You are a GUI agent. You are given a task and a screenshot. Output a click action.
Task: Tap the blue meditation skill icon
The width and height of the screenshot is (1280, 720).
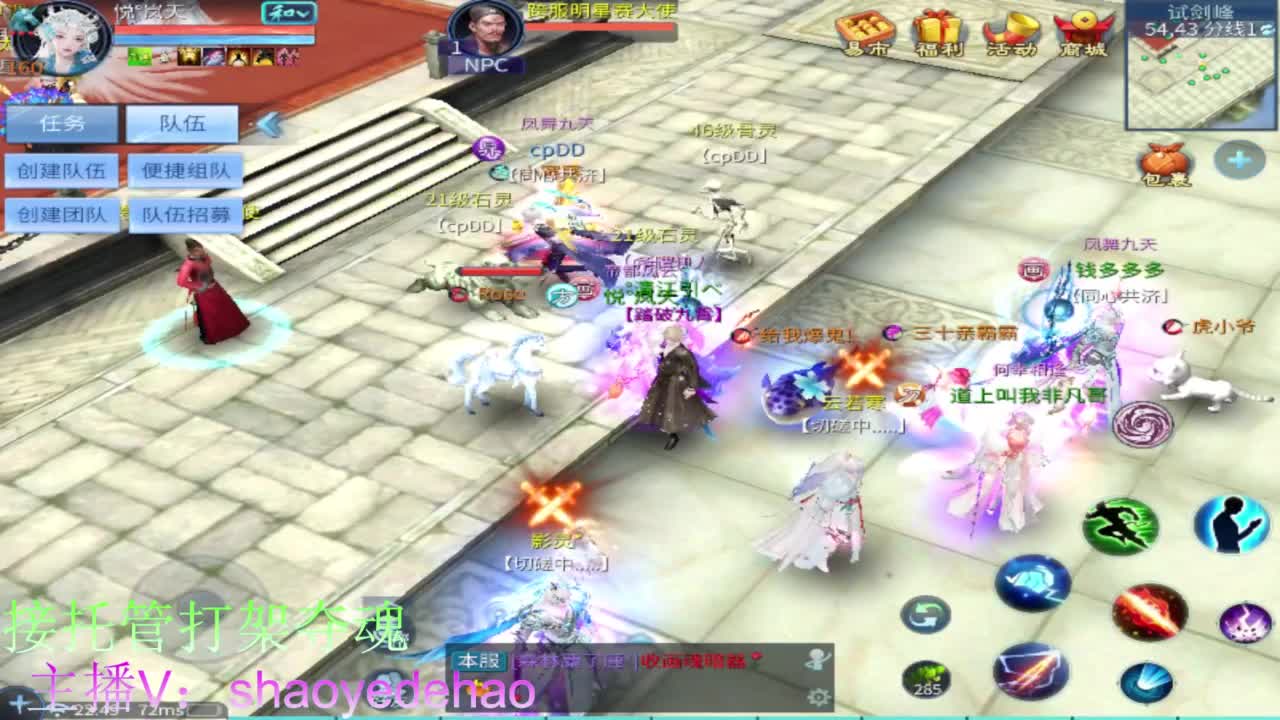[1229, 524]
